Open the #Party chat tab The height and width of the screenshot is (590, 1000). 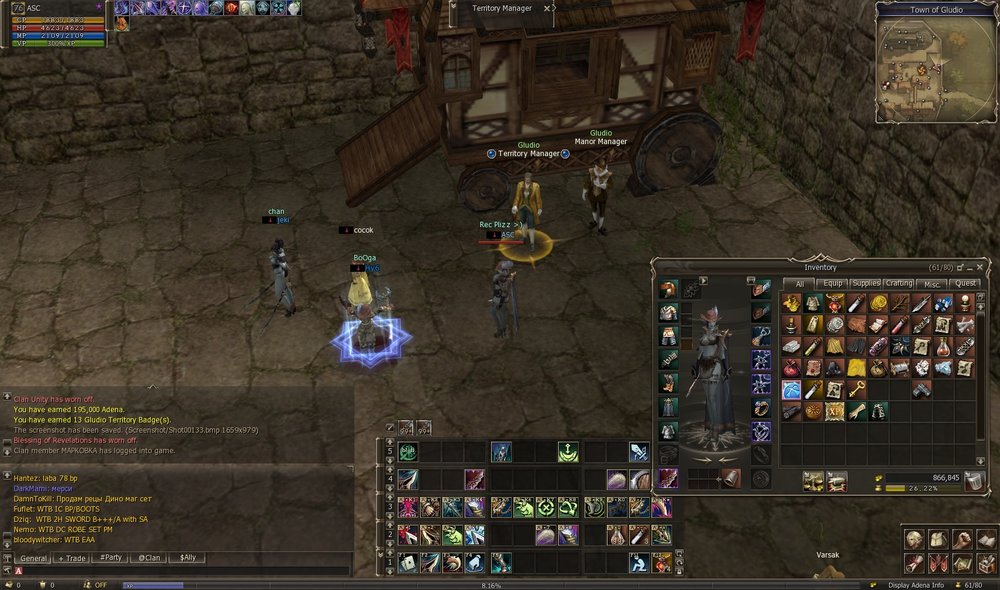(x=110, y=558)
